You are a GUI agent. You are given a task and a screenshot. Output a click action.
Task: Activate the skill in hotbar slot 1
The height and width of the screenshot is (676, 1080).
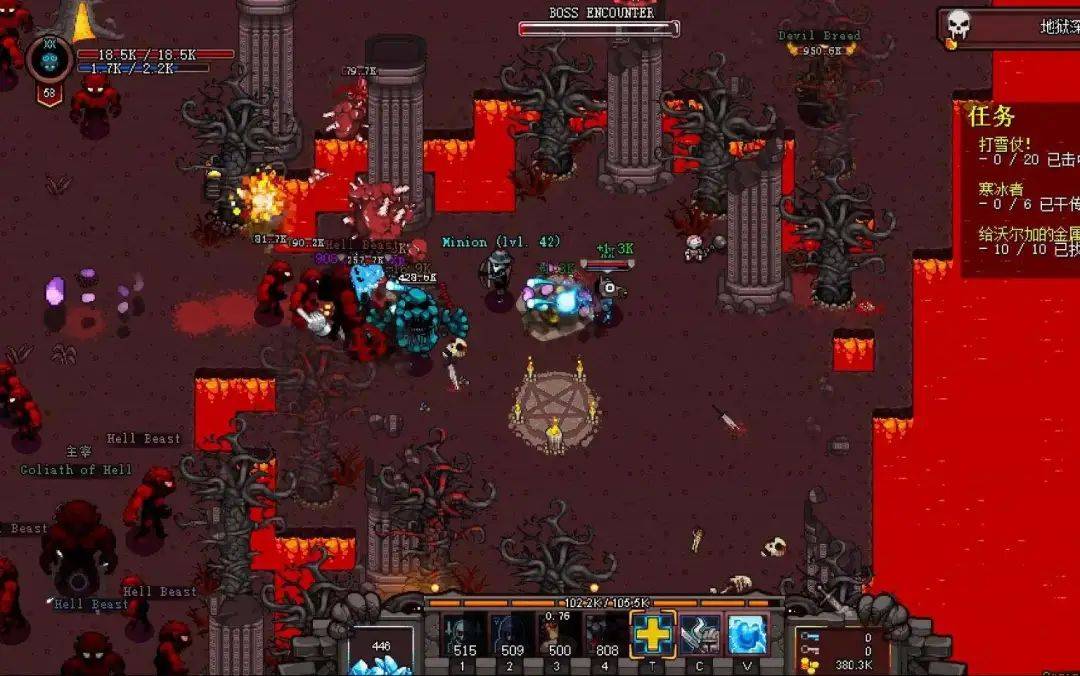click(464, 634)
